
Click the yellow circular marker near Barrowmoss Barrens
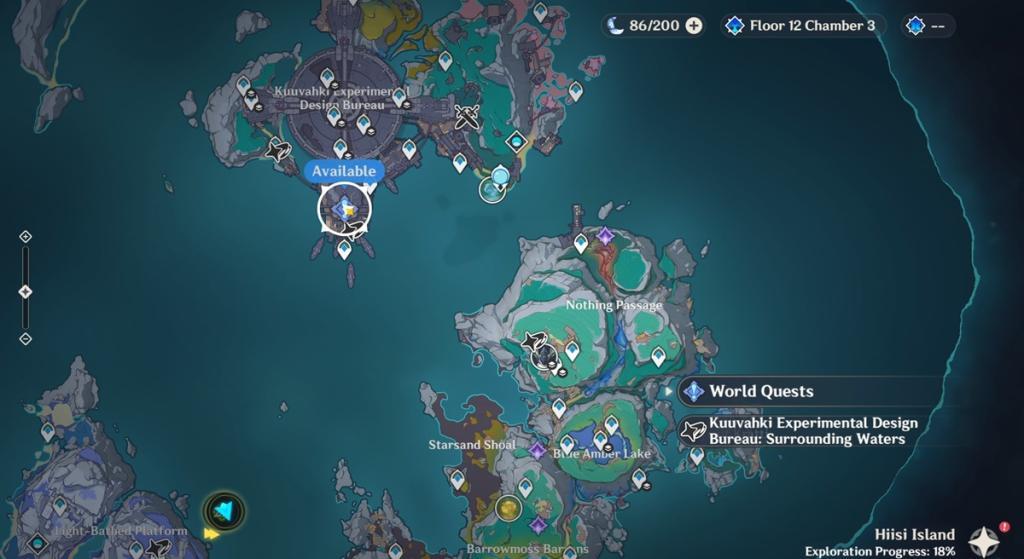click(x=509, y=508)
